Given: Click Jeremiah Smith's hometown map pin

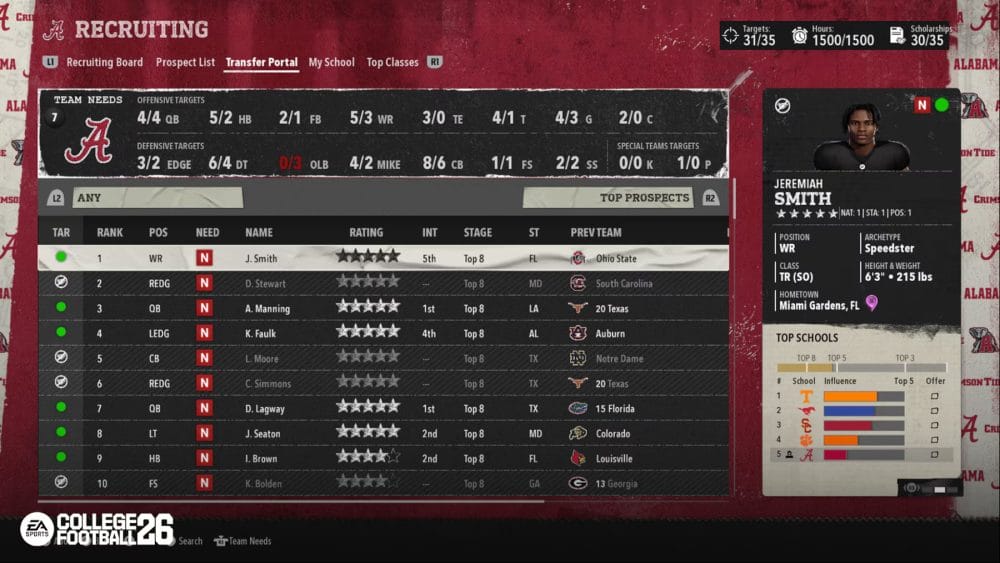Looking at the screenshot, I should pyautogui.click(x=871, y=304).
